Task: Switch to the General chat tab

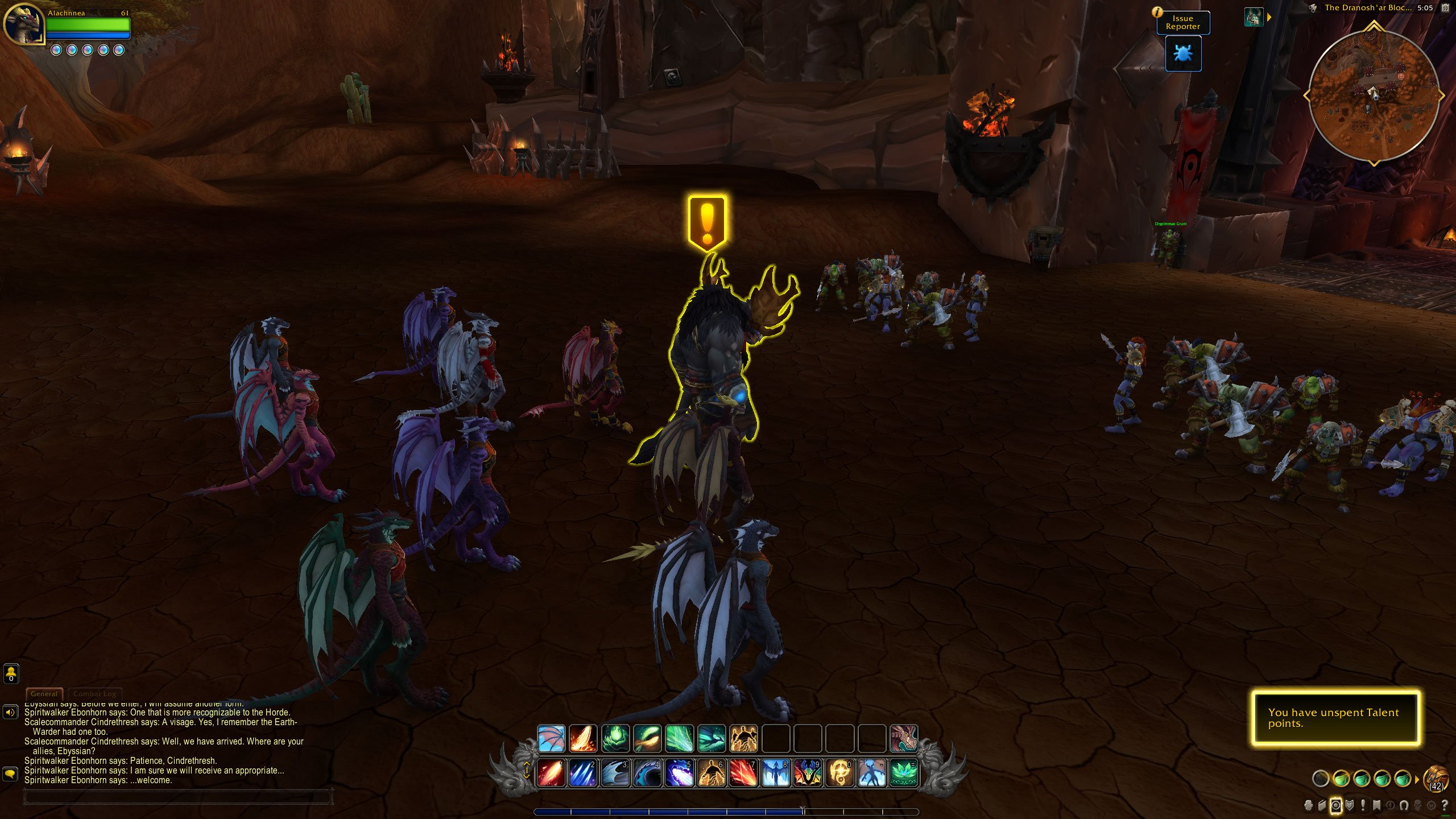Action: (44, 694)
